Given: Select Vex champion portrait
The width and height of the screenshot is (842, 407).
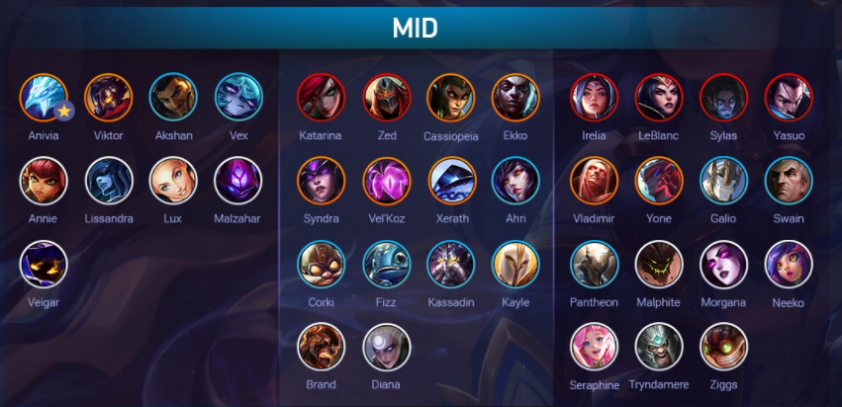Looking at the screenshot, I should (x=238, y=97).
